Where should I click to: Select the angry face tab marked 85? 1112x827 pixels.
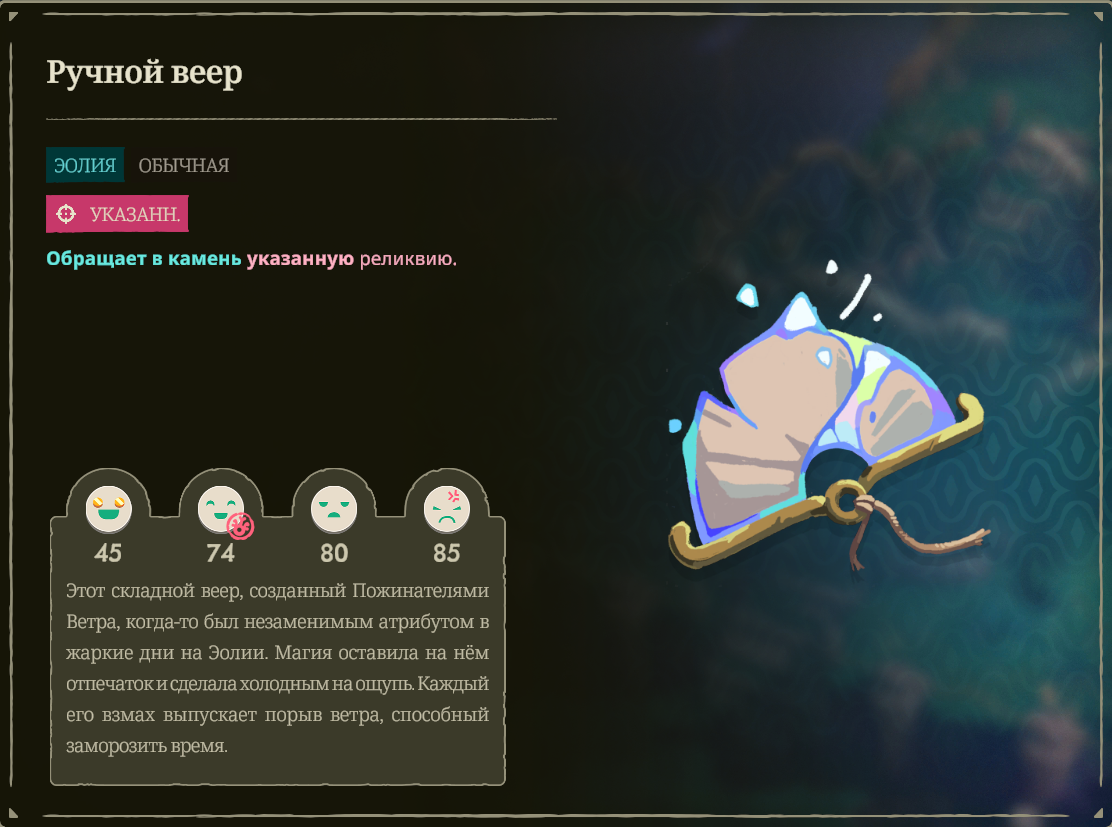pos(446,509)
